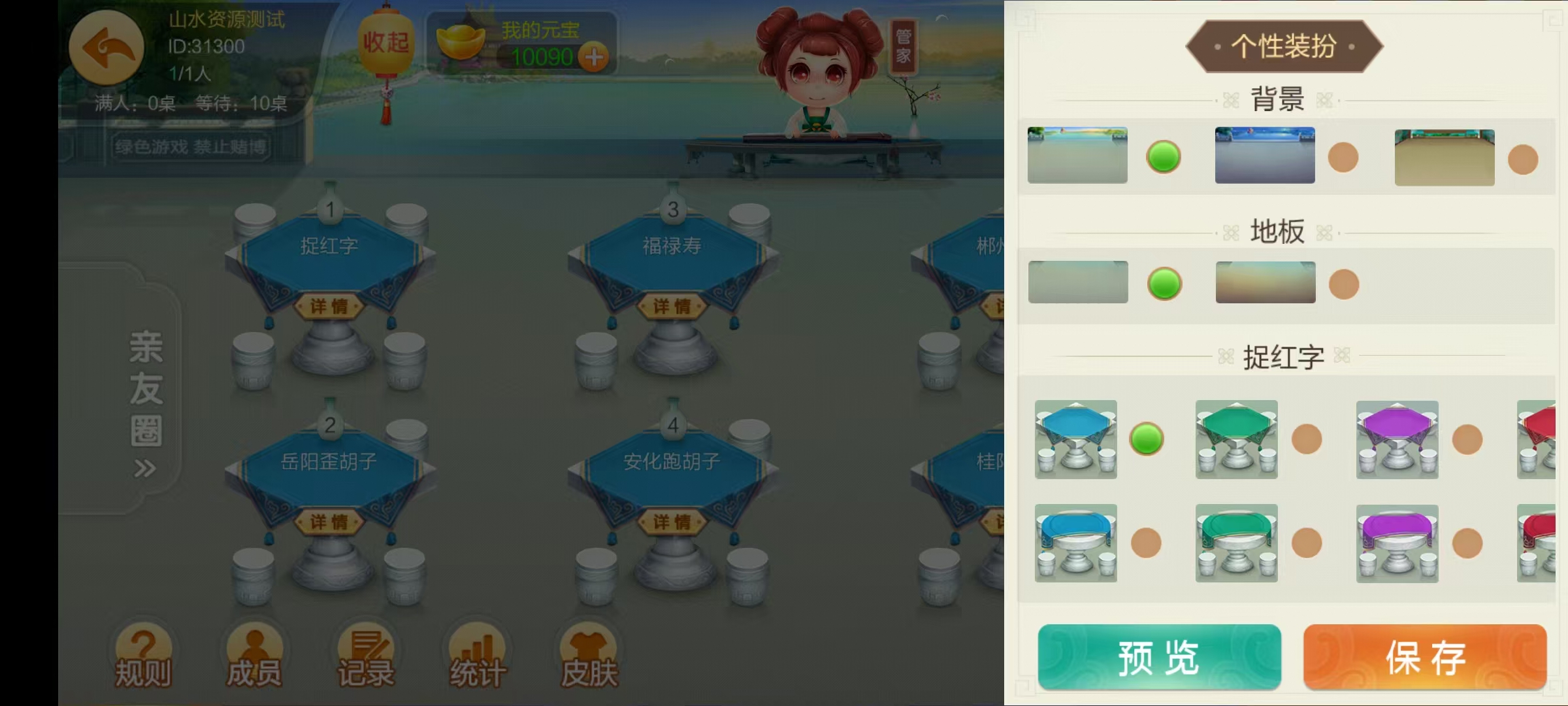
Task: Click the first background preview thumbnail
Action: (1077, 154)
